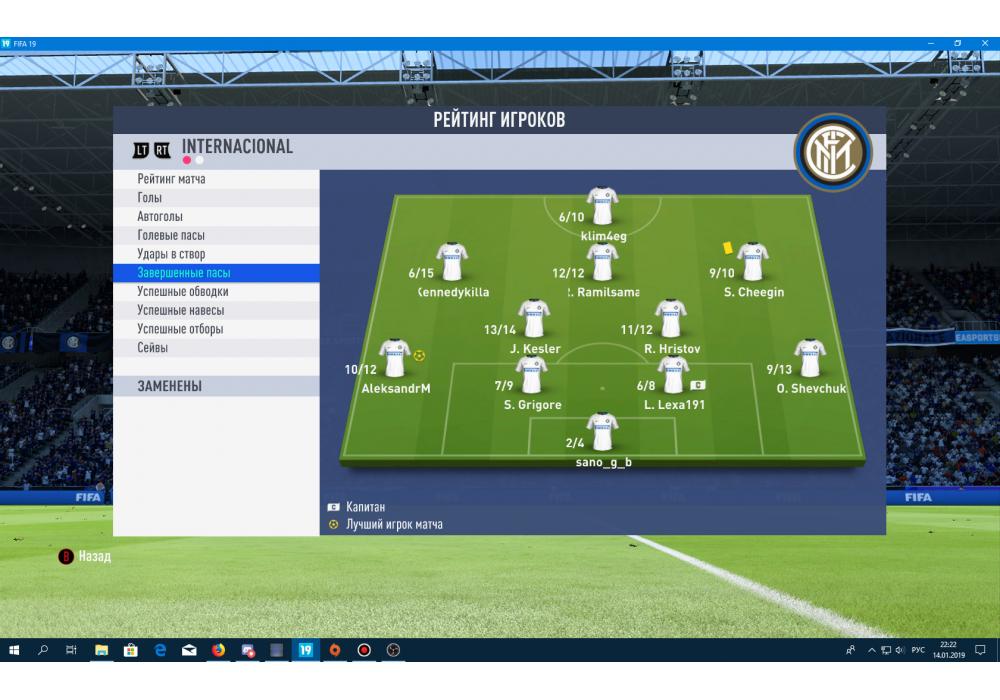This screenshot has height=700, width=1000.
Task: Show the Успешные навесы statistic
Action: click(180, 310)
